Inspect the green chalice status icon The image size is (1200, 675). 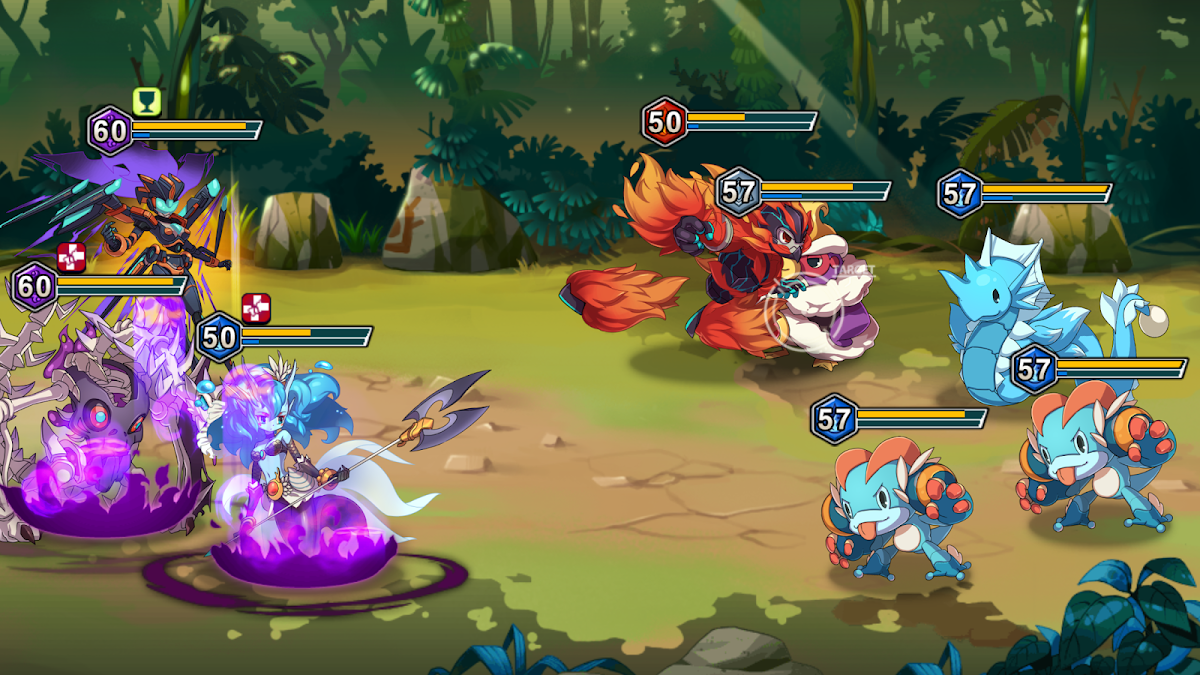[146, 101]
